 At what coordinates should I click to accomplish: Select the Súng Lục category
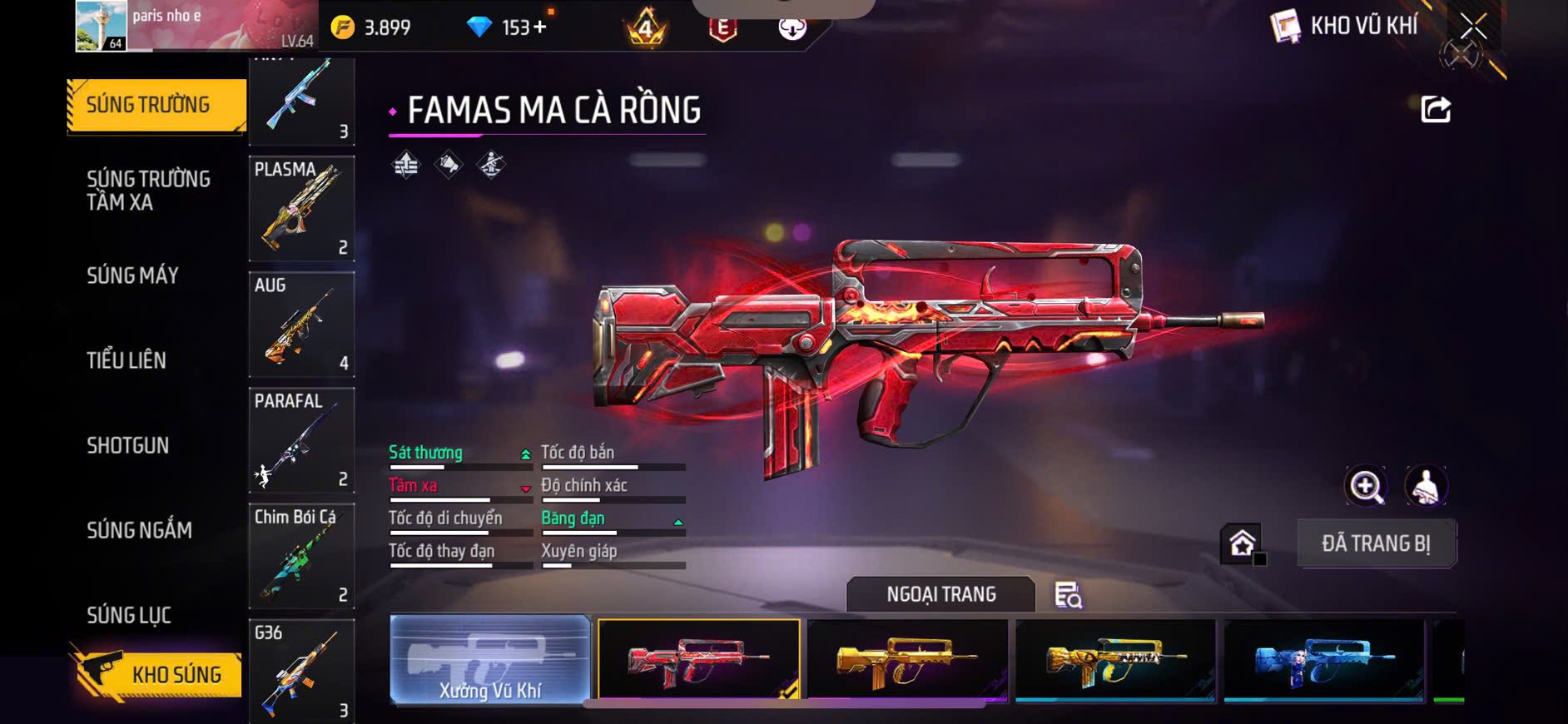(129, 615)
